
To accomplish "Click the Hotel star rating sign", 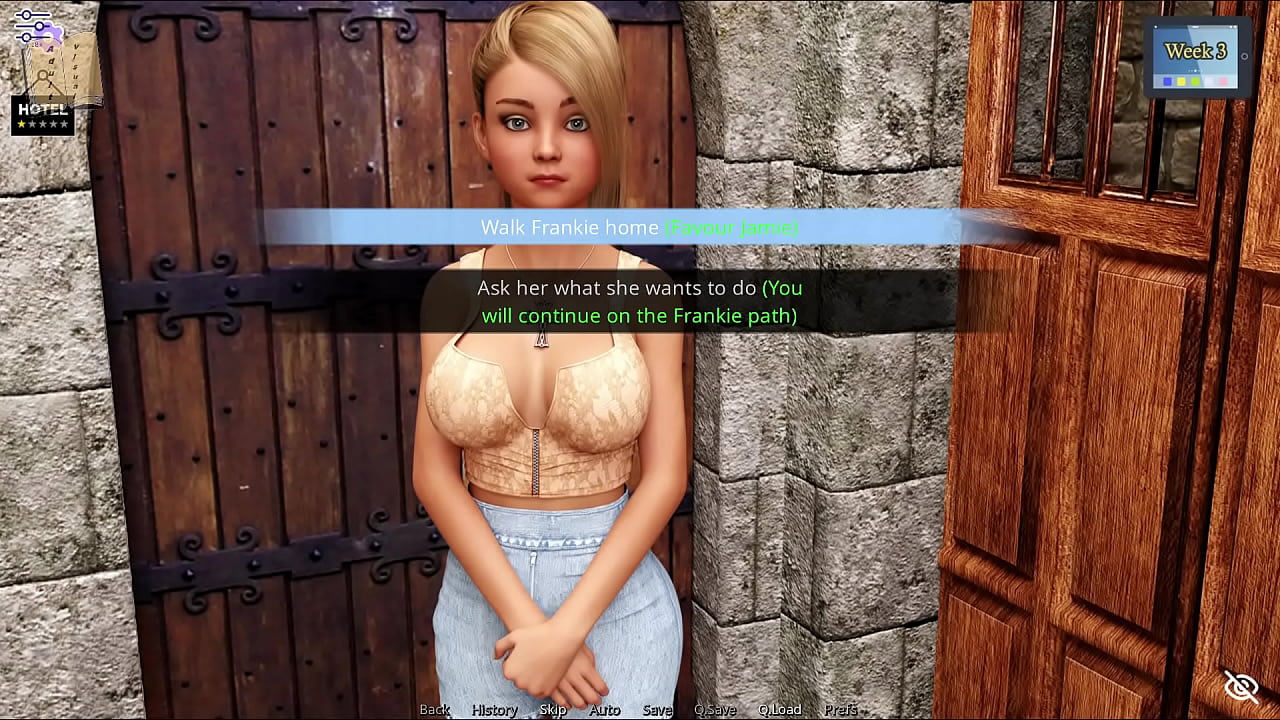I will pyautogui.click(x=43, y=116).
